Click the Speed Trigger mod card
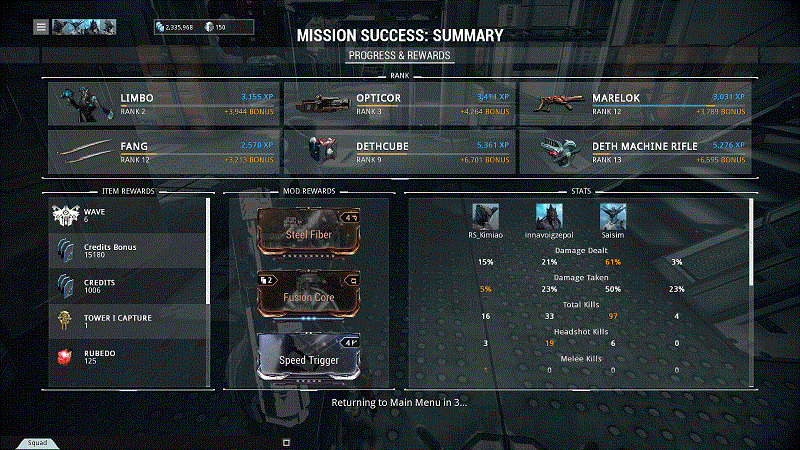 306,357
